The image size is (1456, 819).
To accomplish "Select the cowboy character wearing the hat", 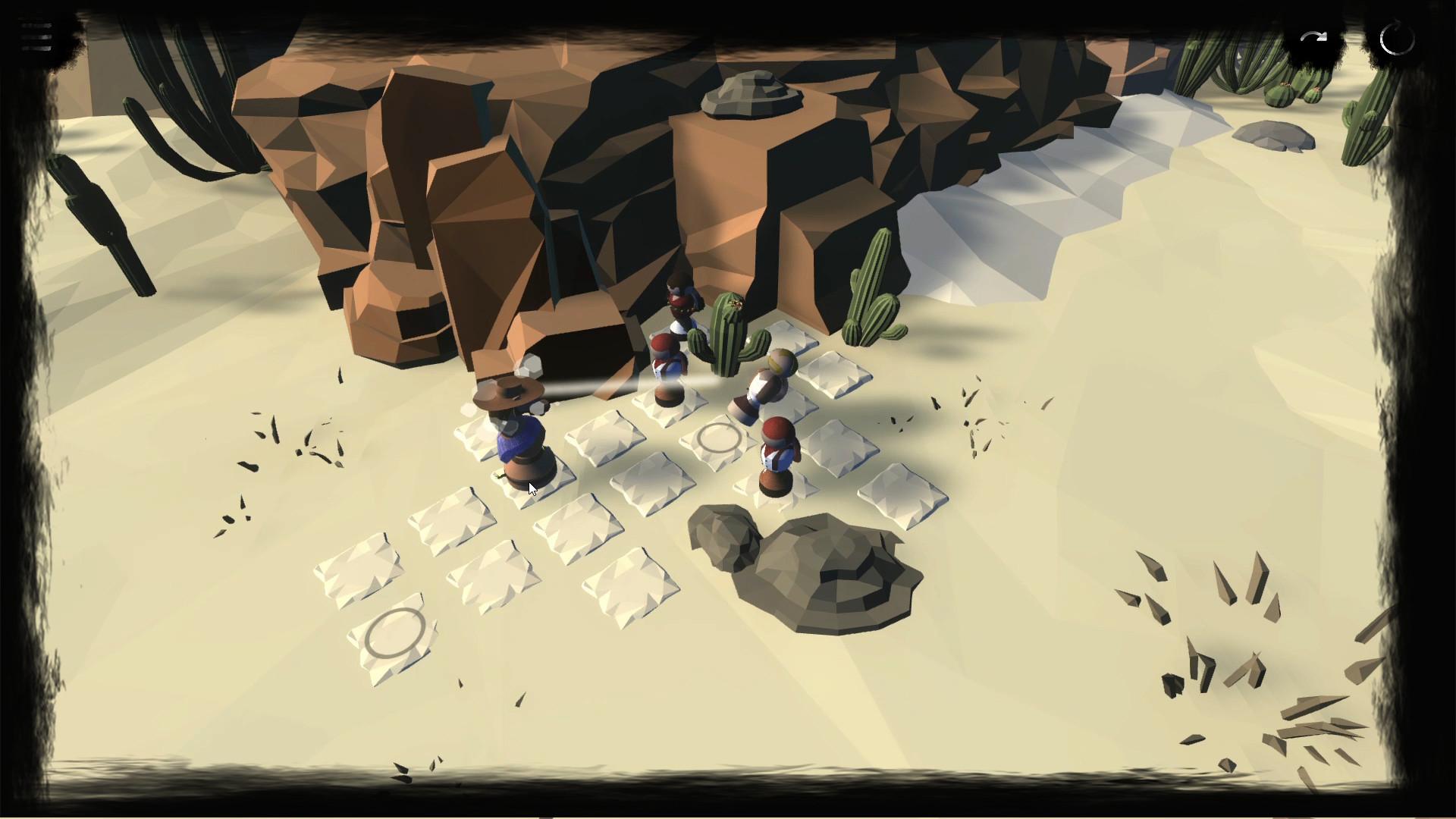I will (x=514, y=425).
